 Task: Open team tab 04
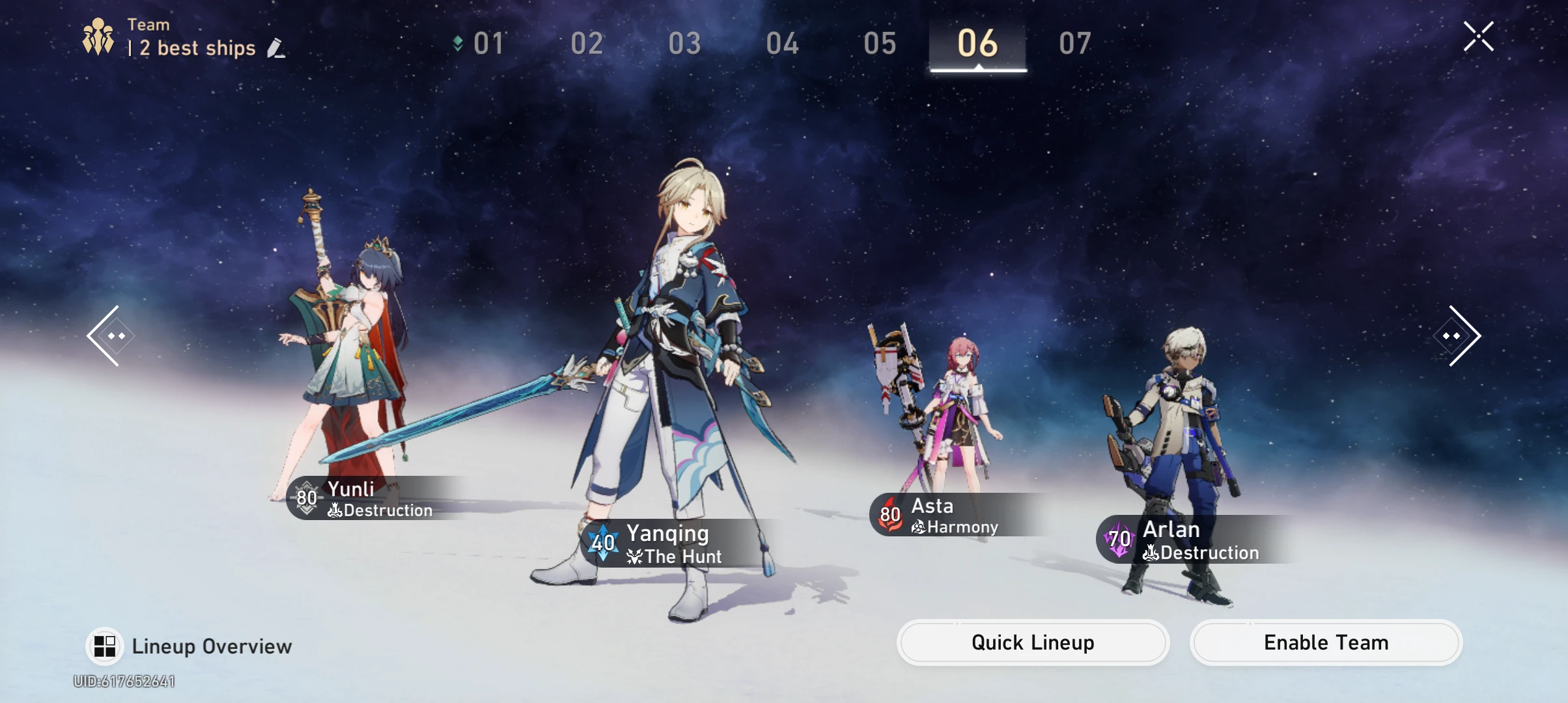coord(782,44)
